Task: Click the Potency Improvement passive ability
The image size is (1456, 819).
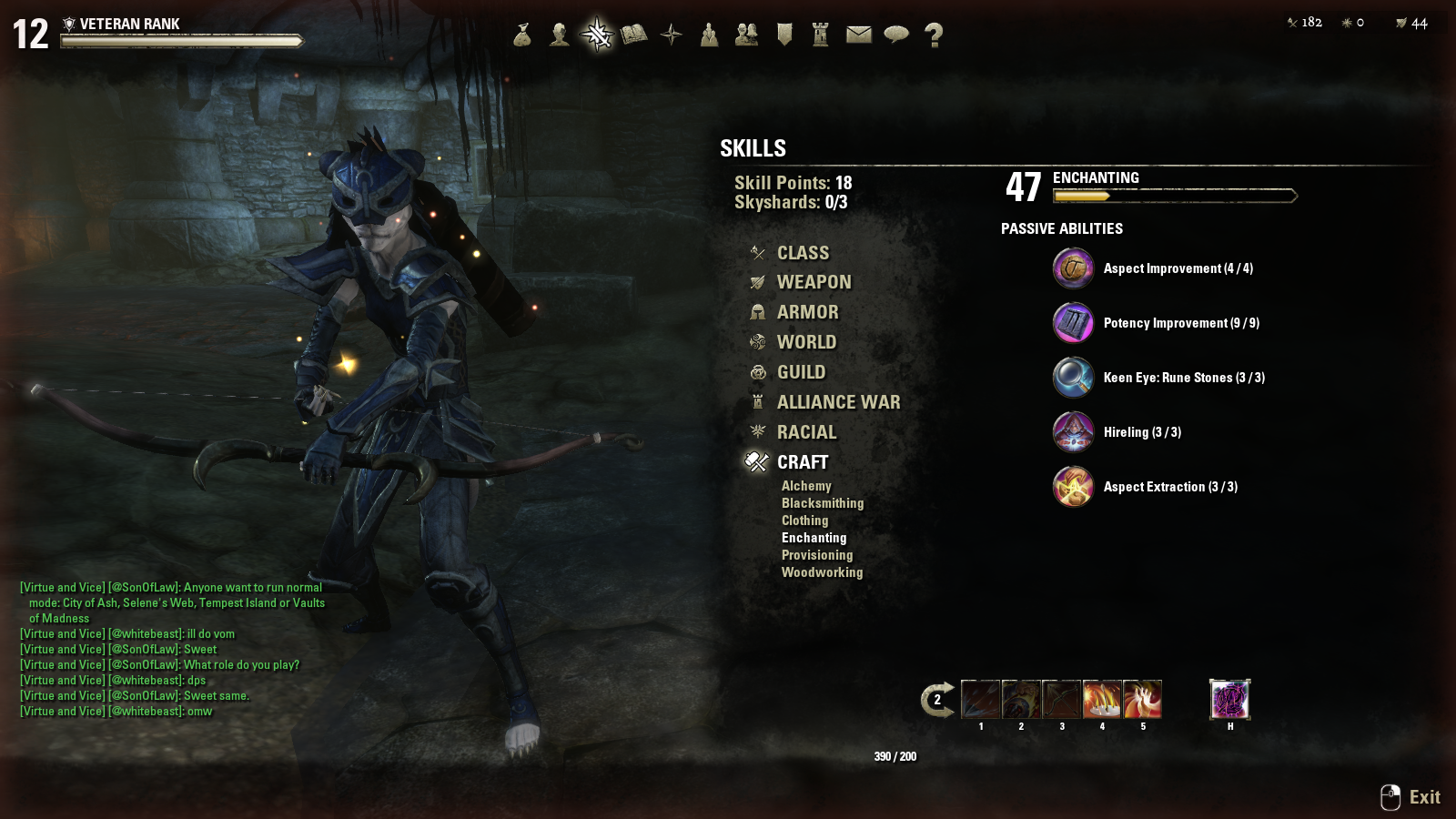Action: [x=1073, y=323]
